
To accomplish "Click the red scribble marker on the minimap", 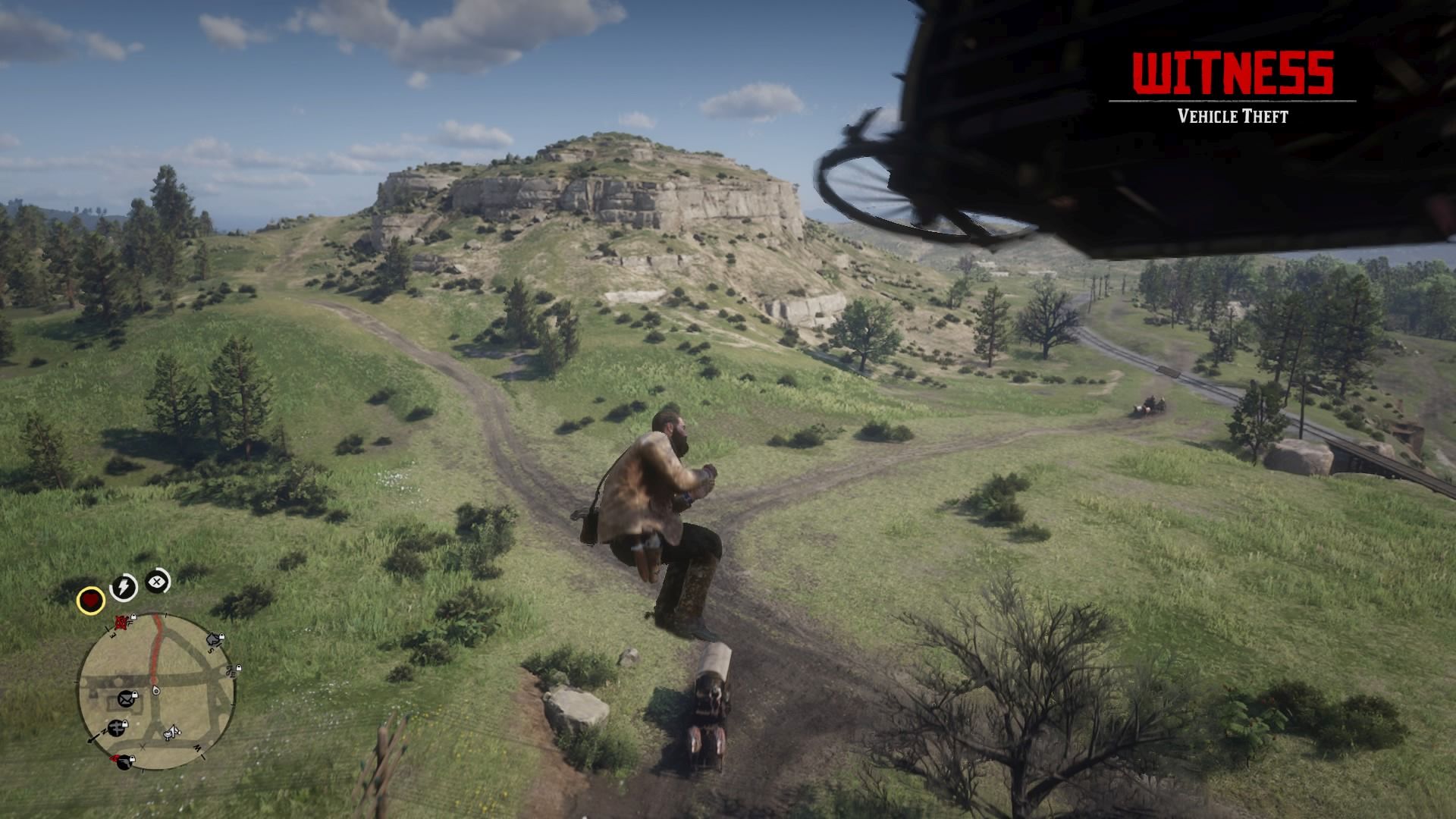I will [121, 623].
